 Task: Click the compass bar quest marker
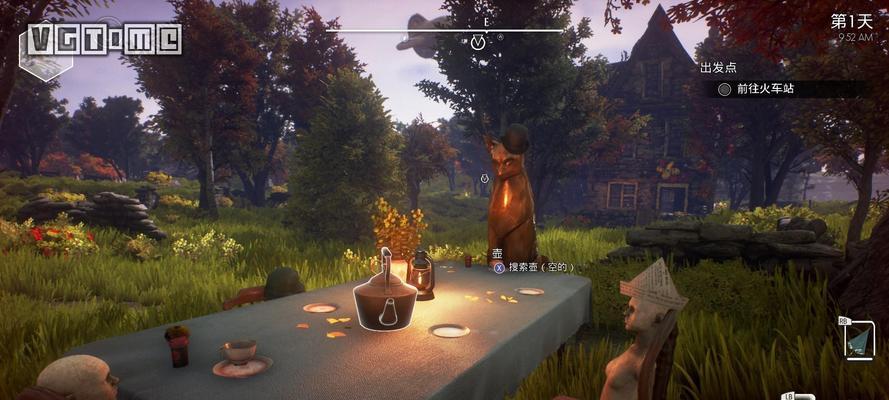(478, 42)
